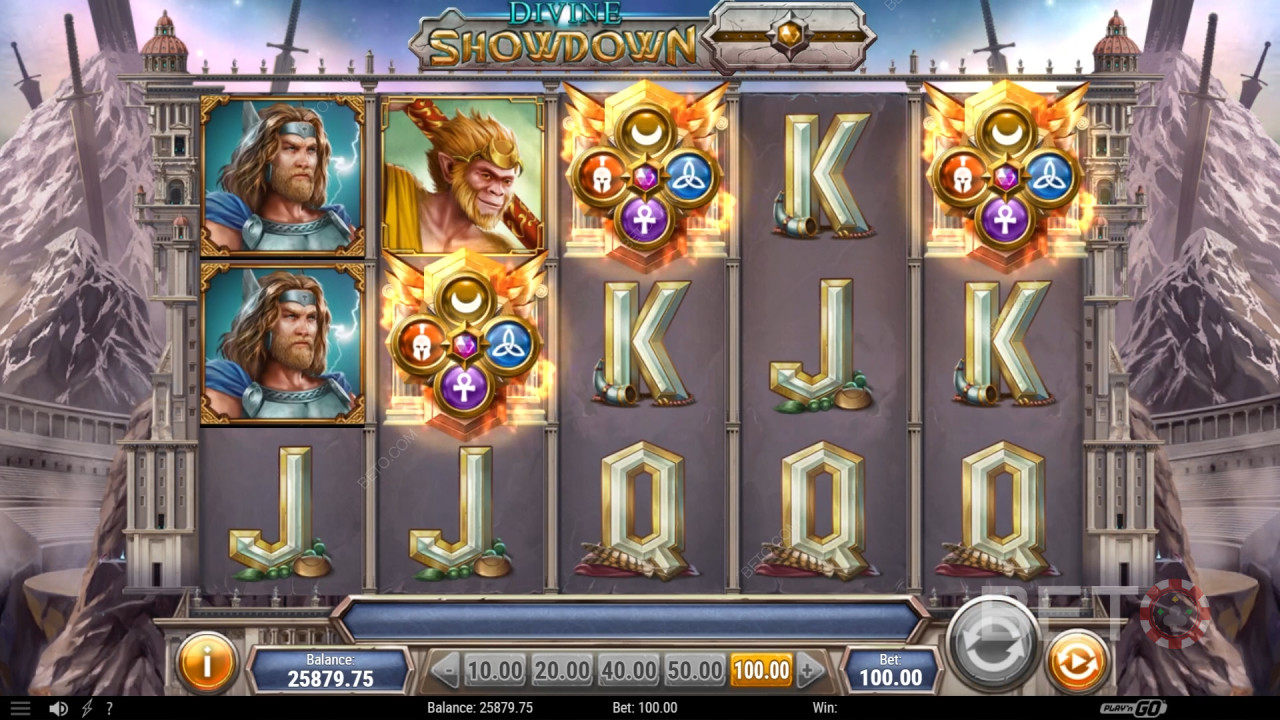Viewport: 1280px width, 720px height.
Task: Set the bet to 40.00
Action: tap(628, 669)
